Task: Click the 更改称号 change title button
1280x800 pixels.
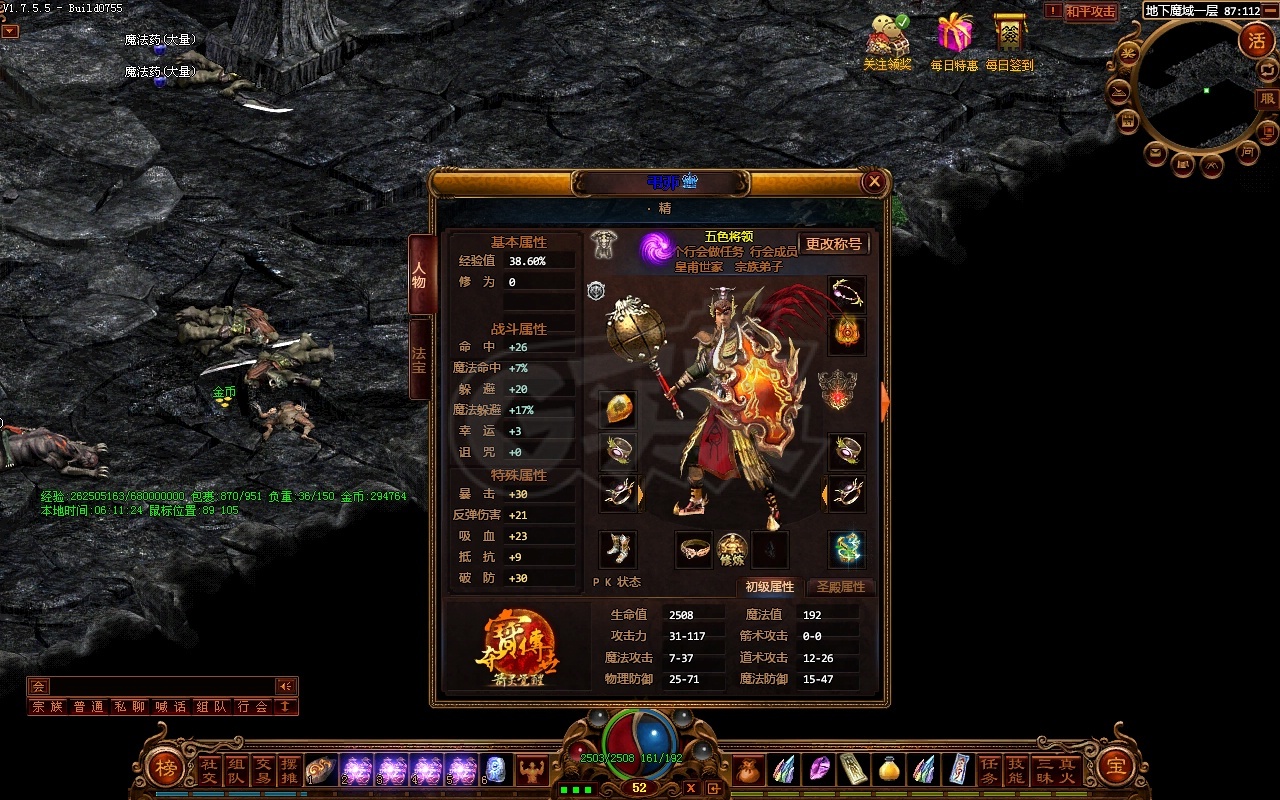Action: point(833,244)
